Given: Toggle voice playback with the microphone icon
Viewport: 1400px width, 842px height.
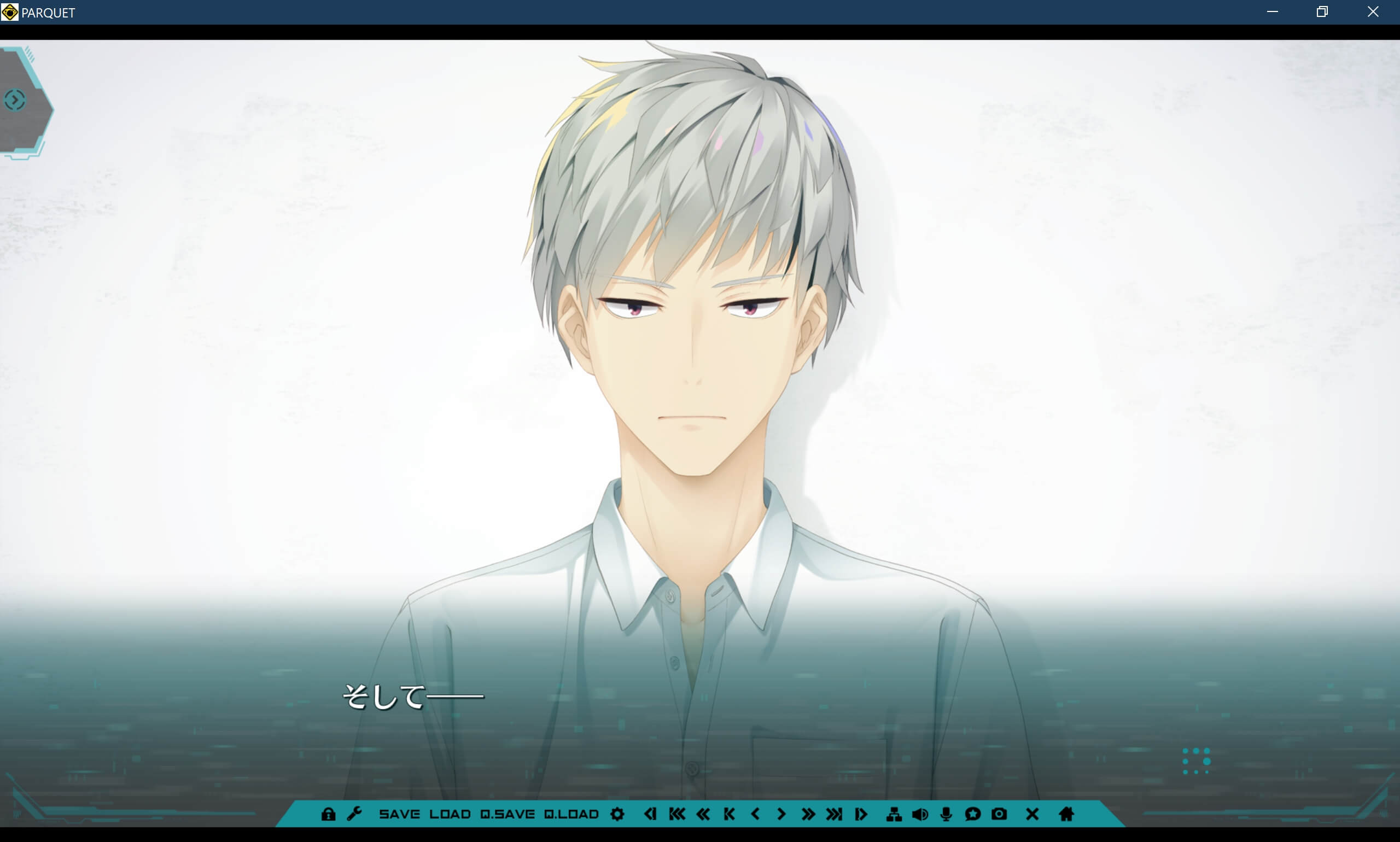Looking at the screenshot, I should [x=945, y=815].
